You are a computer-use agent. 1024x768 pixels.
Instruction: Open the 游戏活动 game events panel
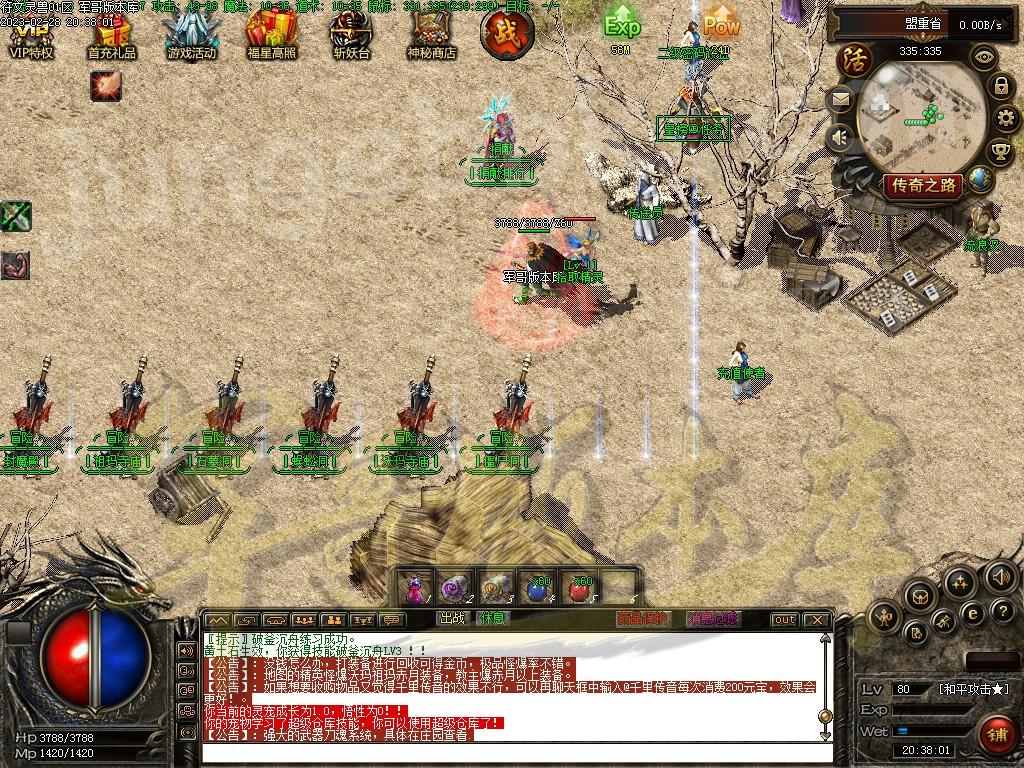[x=191, y=37]
